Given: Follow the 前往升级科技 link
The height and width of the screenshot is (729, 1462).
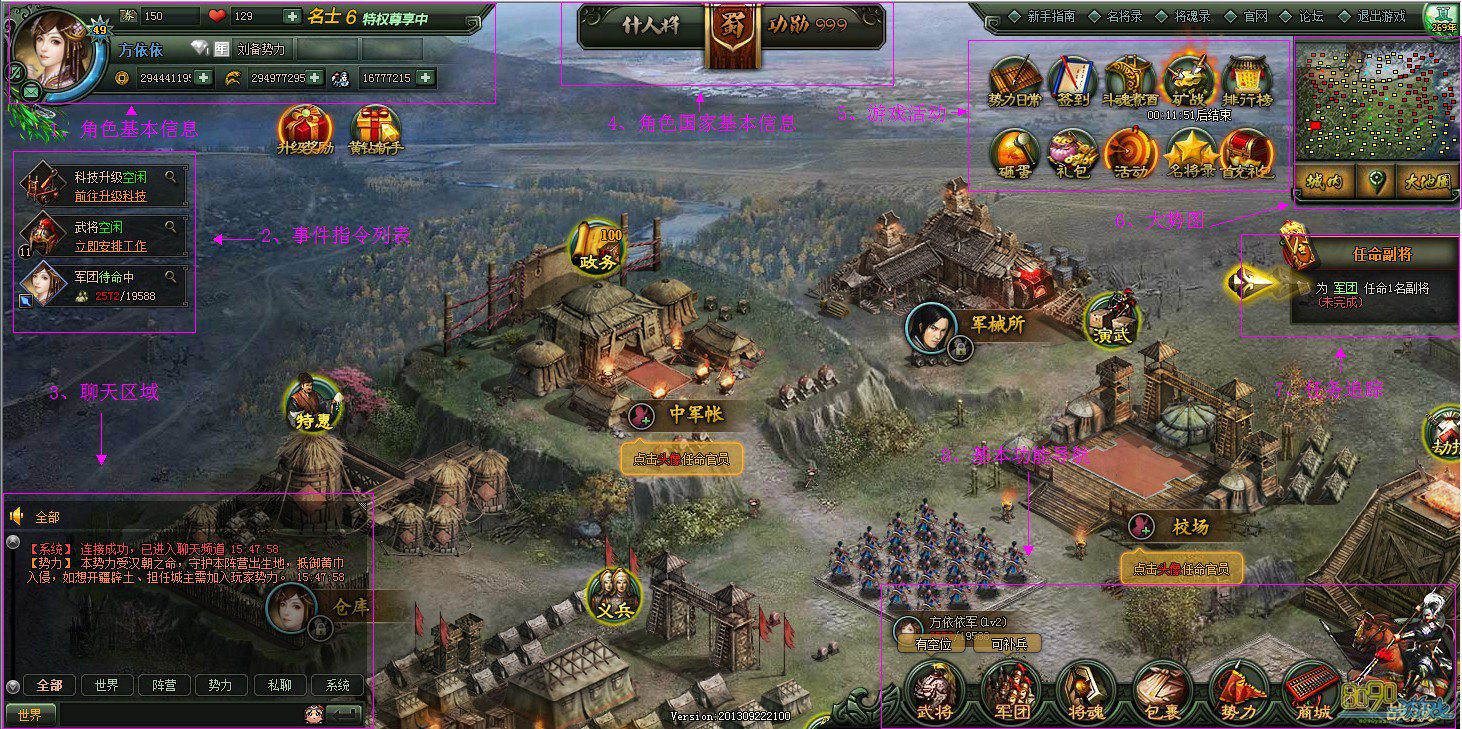Looking at the screenshot, I should [x=110, y=196].
